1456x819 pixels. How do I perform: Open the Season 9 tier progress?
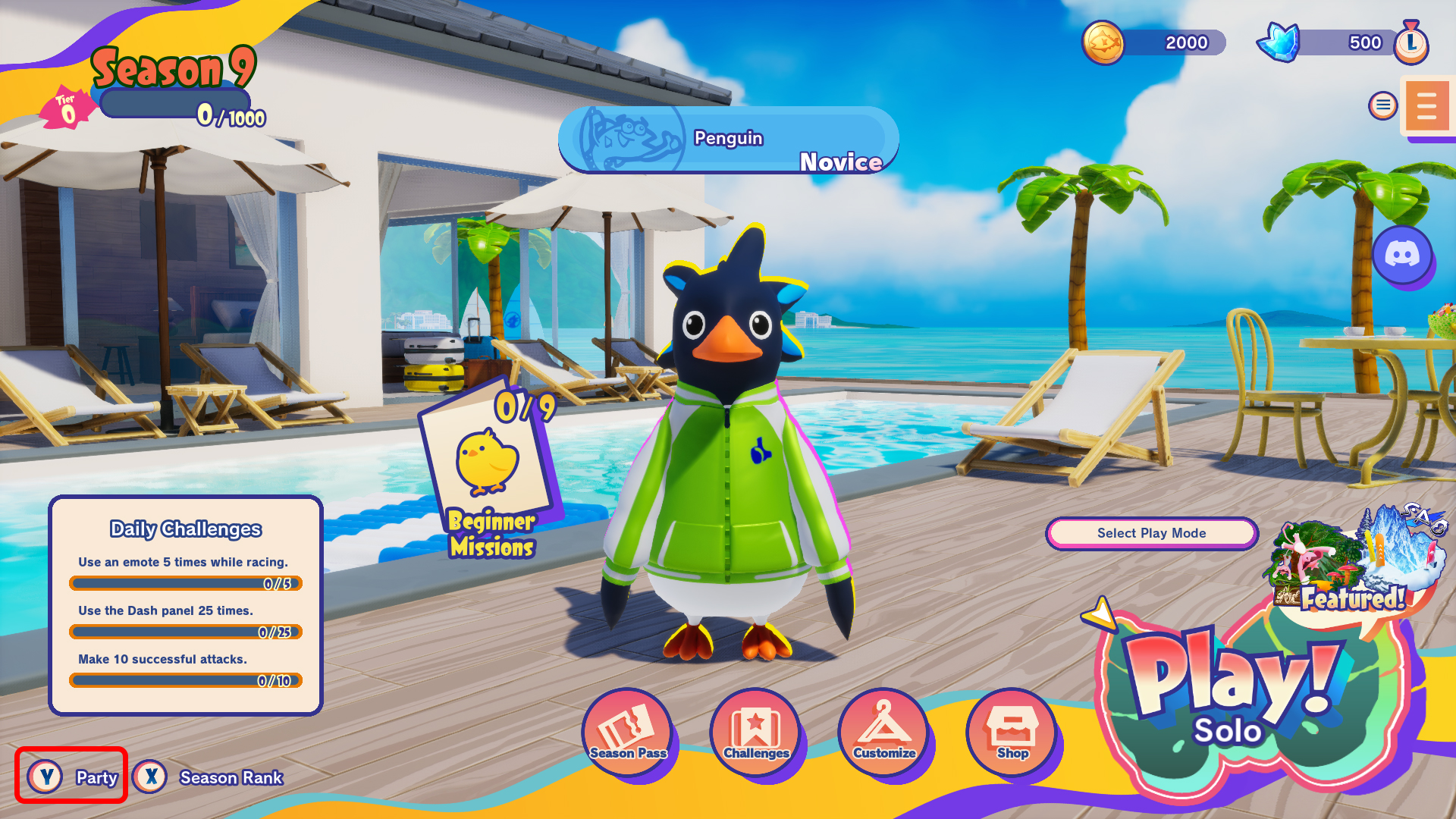(174, 102)
